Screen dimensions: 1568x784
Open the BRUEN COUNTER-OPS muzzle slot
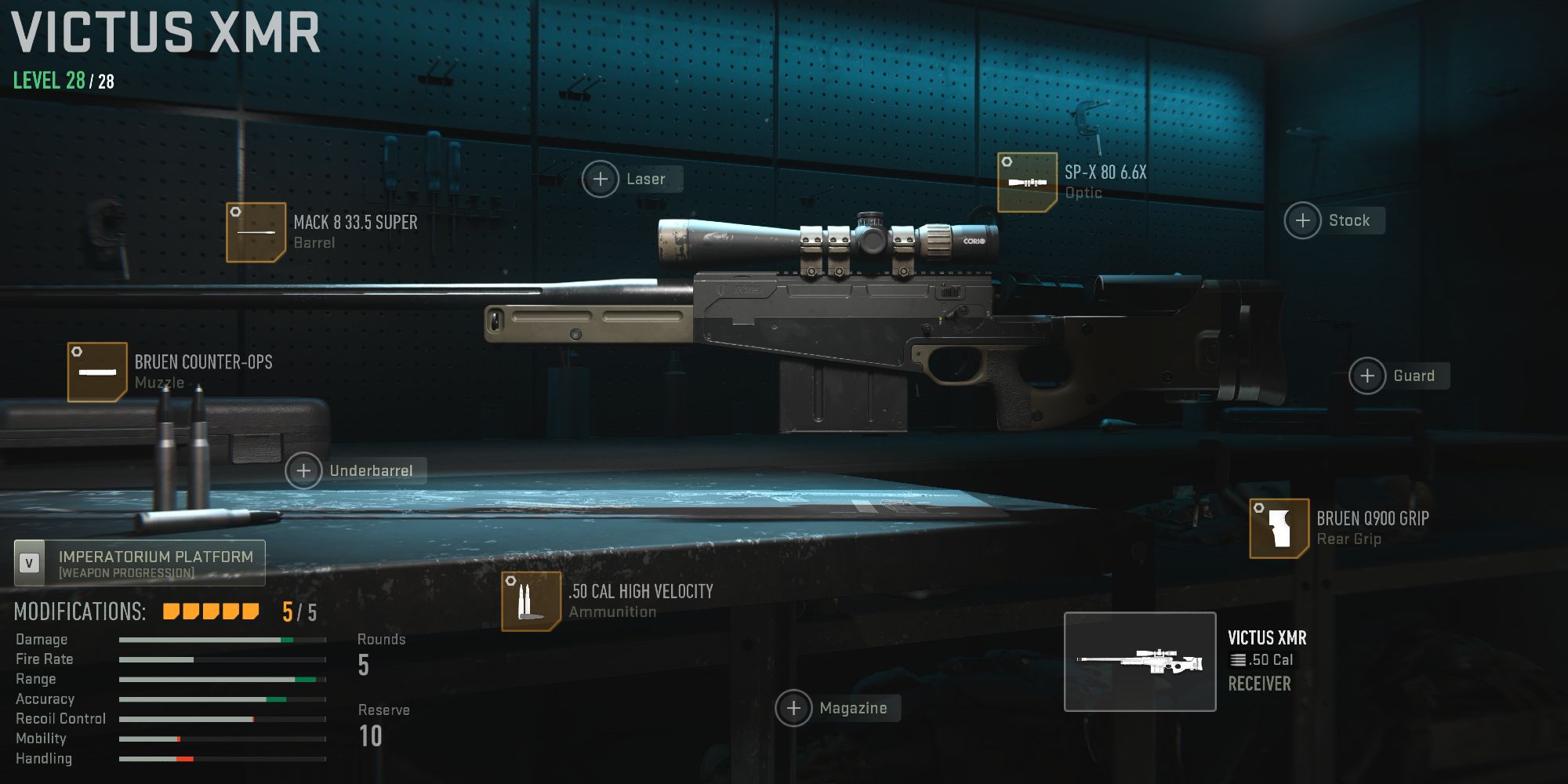click(x=97, y=372)
